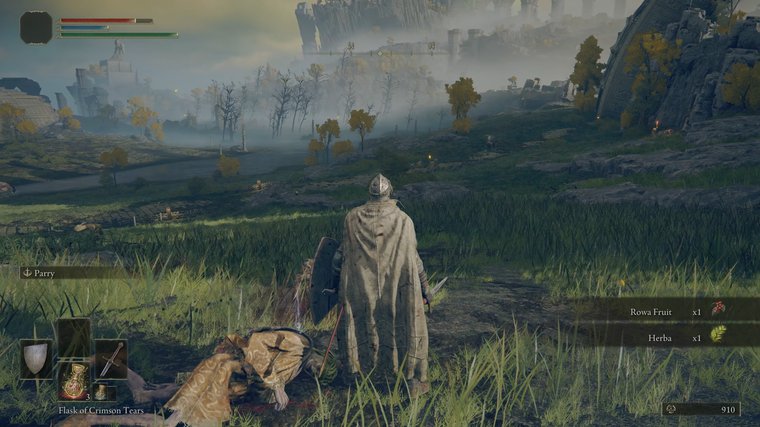Viewport: 760px width, 427px height.
Task: Select the small next-item flask slot
Action: [x=100, y=391]
